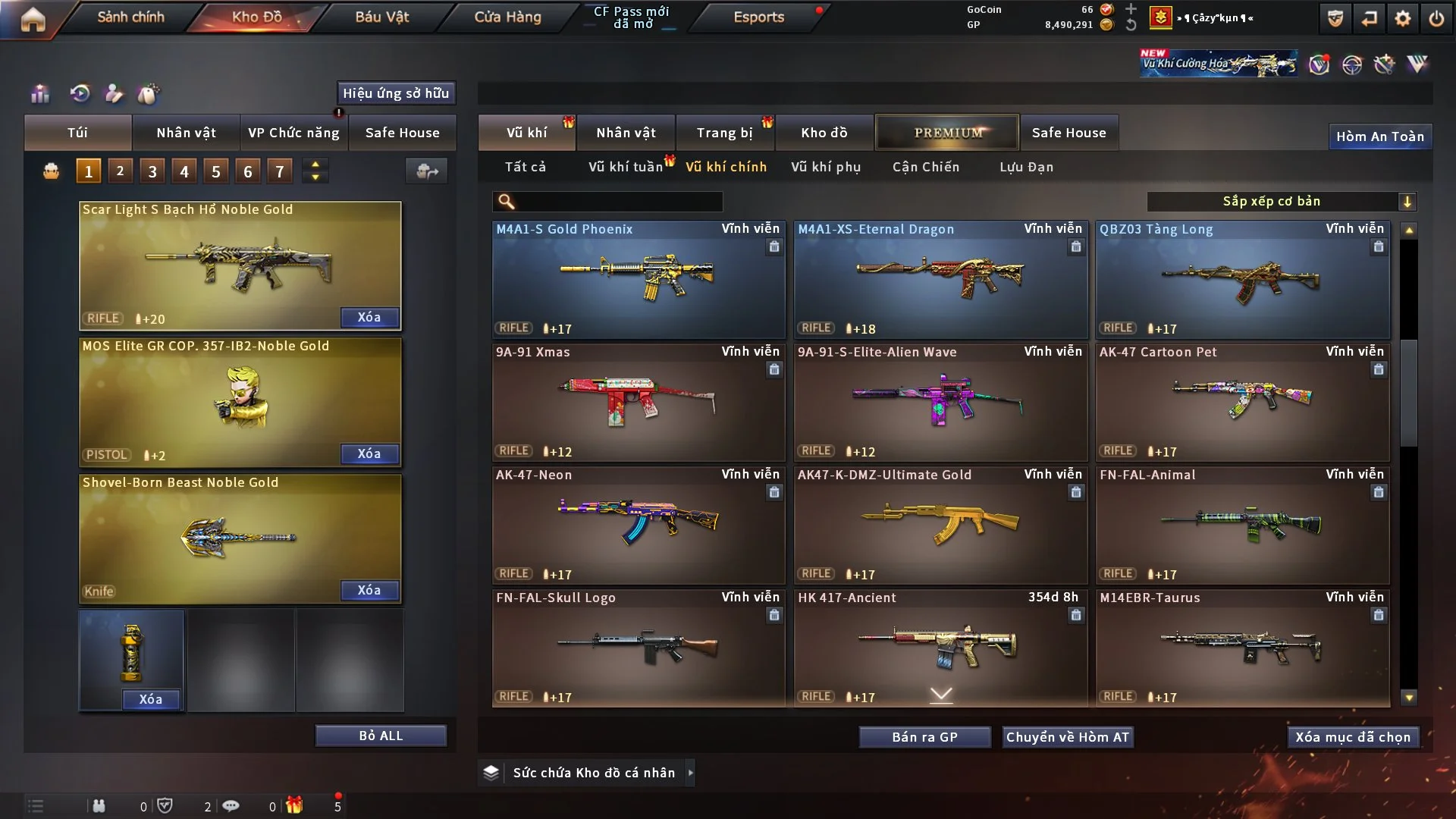Switch to the Nhân vật bag tab
The width and height of the screenshot is (1456, 819).
point(186,133)
